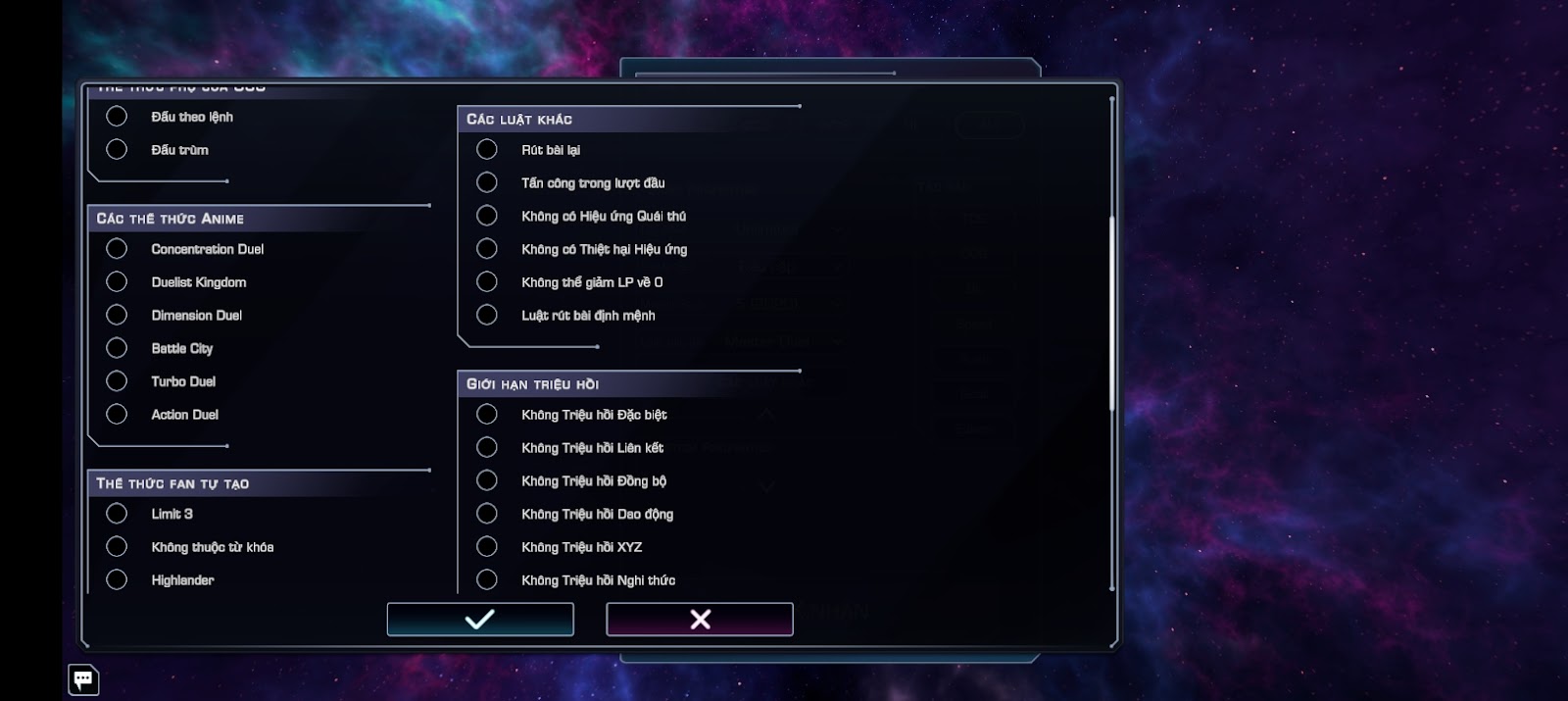Toggle Không có Hiệu ứng Quái thú
Viewport: 1568px width, 701px height.
(x=487, y=216)
